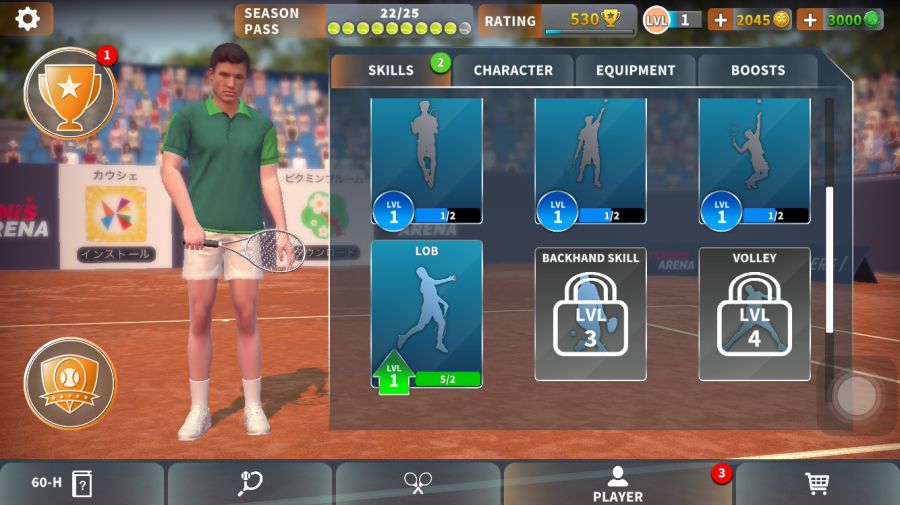Add more gold coins with plus button

click(720, 20)
